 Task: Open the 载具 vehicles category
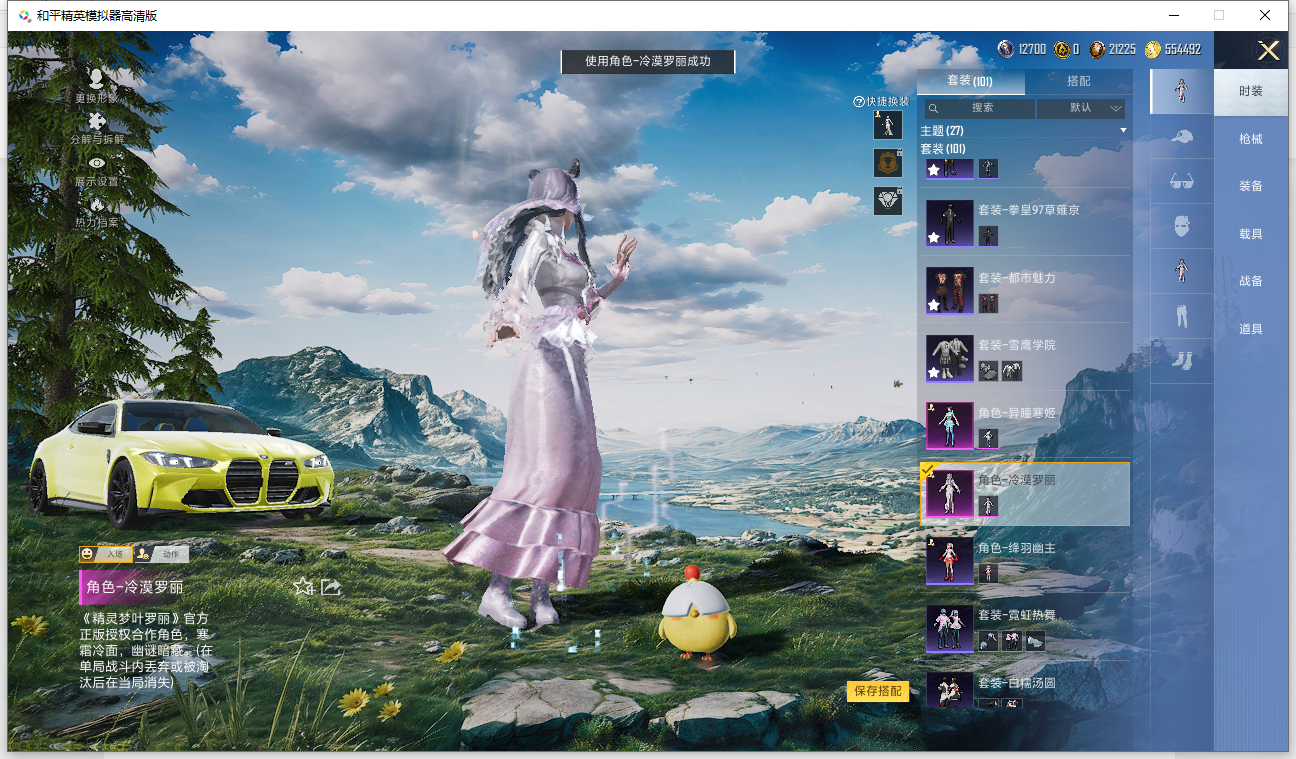click(1250, 234)
